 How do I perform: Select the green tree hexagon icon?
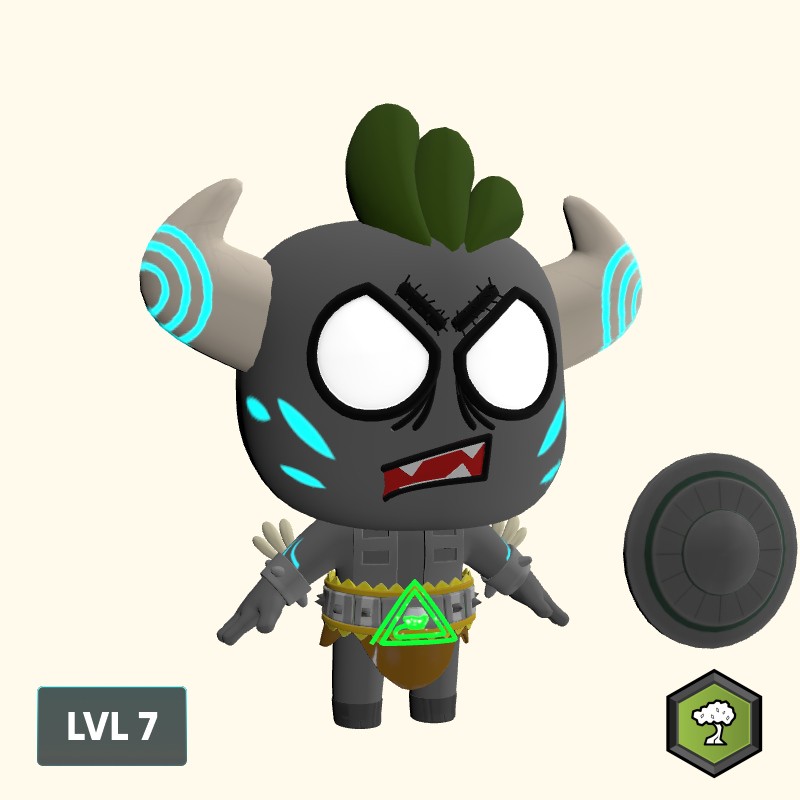pos(714,723)
